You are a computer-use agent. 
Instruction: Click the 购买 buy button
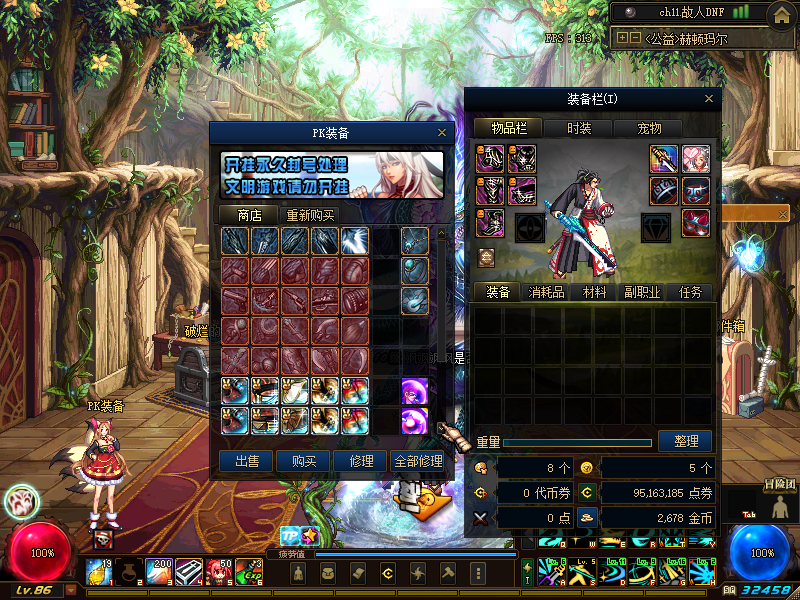(x=304, y=461)
